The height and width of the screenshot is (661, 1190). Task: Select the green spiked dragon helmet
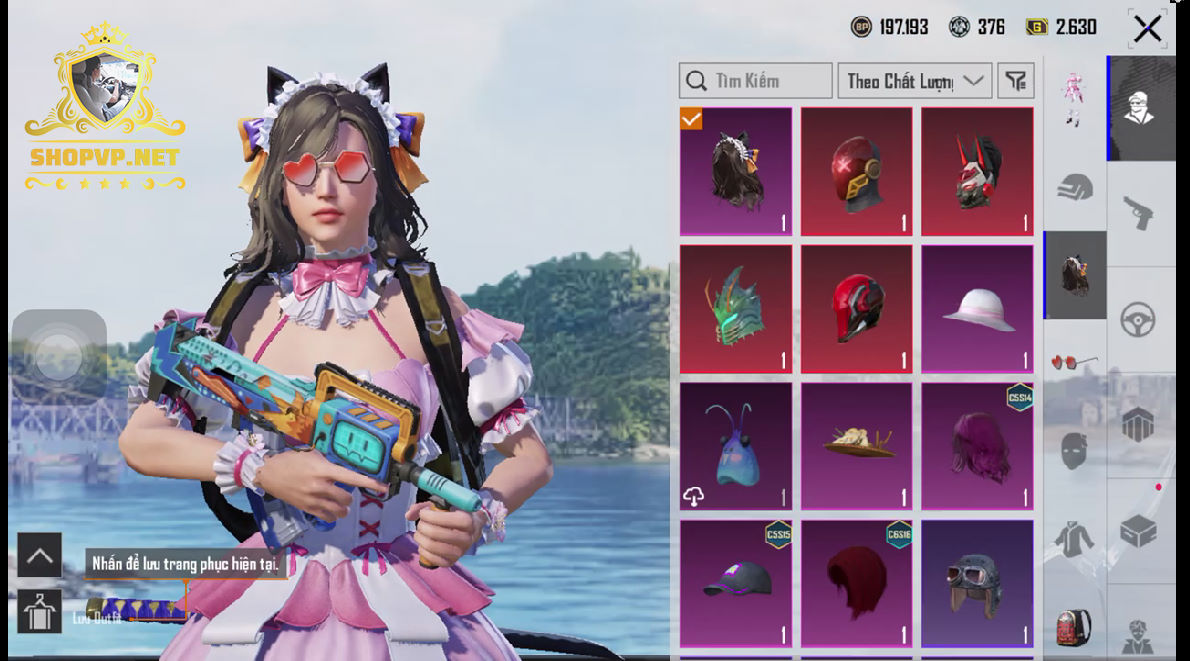[x=736, y=309]
